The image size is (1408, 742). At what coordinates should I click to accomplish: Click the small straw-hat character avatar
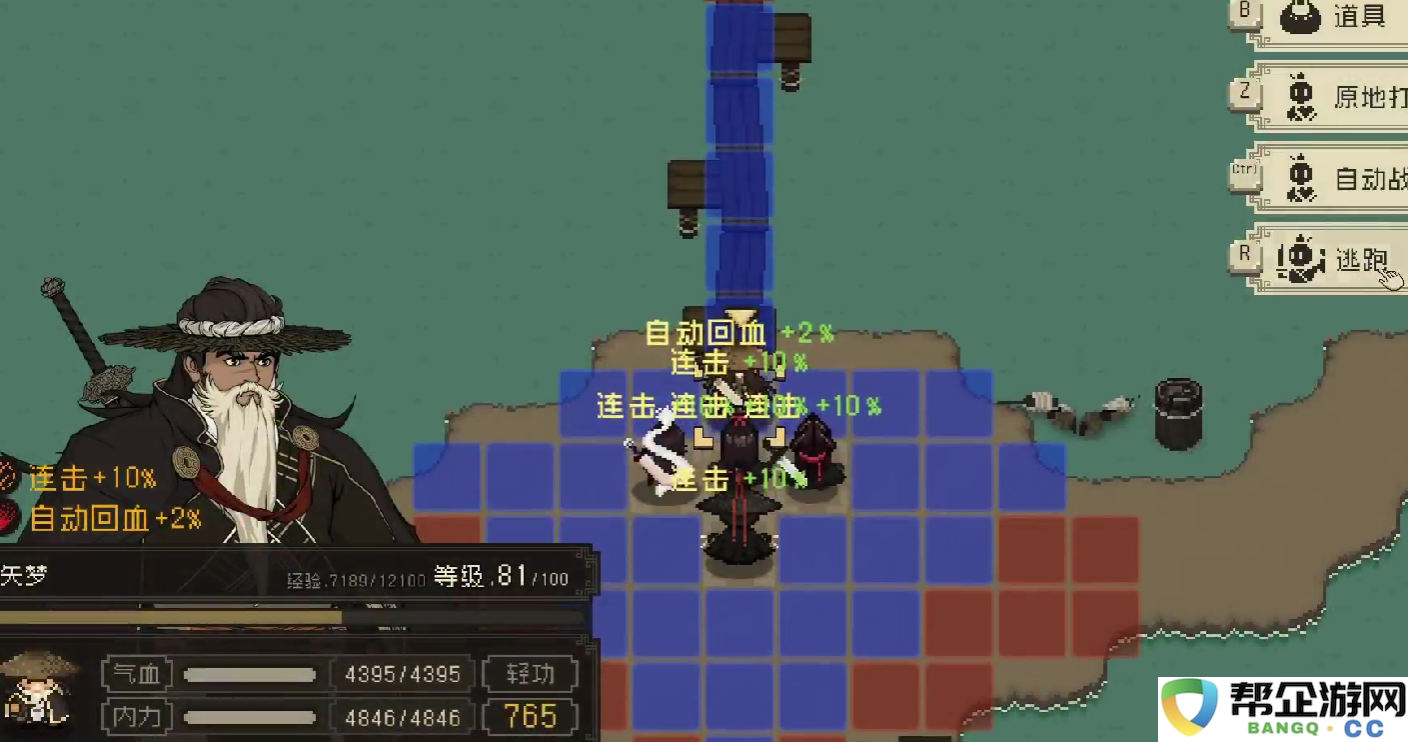[39, 689]
